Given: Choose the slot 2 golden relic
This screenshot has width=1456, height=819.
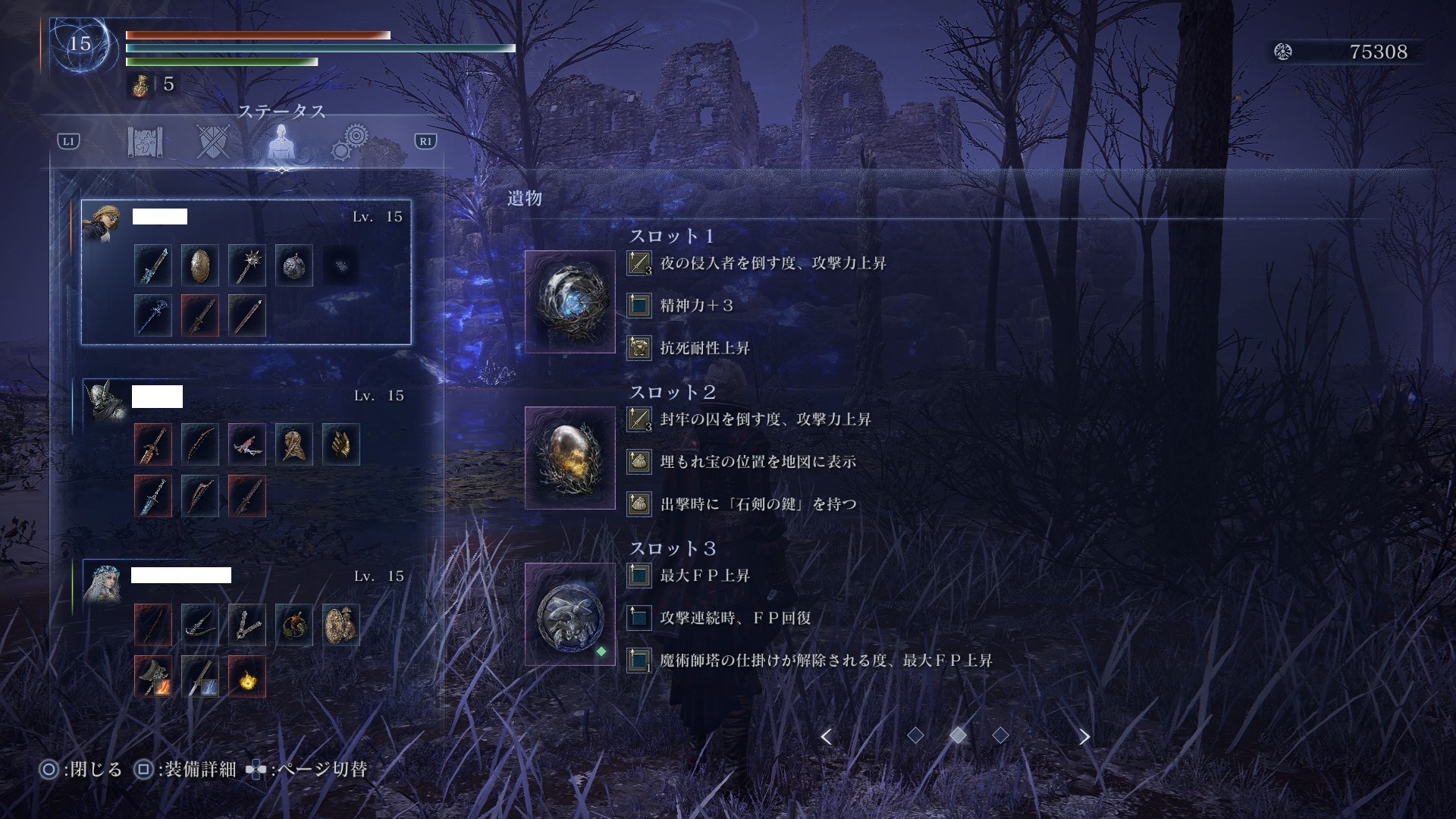Looking at the screenshot, I should click(x=570, y=458).
